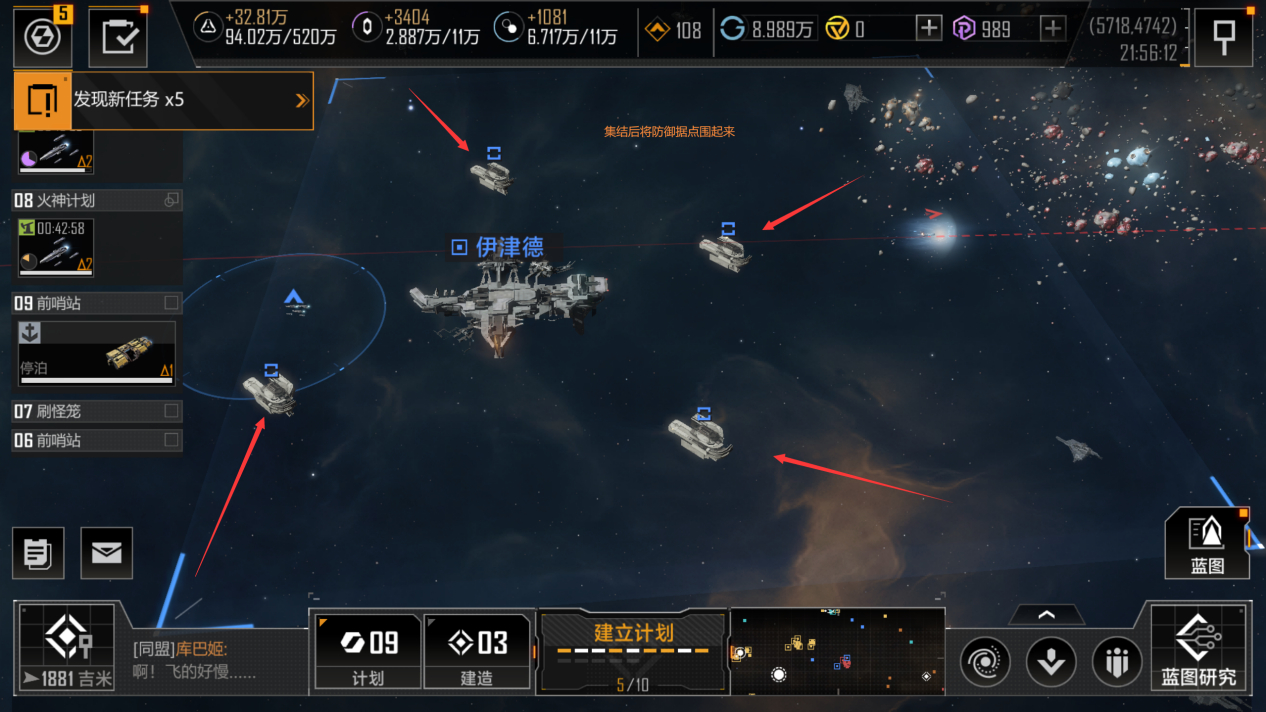Open the checklist icon in top bar
This screenshot has width=1266, height=712.
point(118,38)
